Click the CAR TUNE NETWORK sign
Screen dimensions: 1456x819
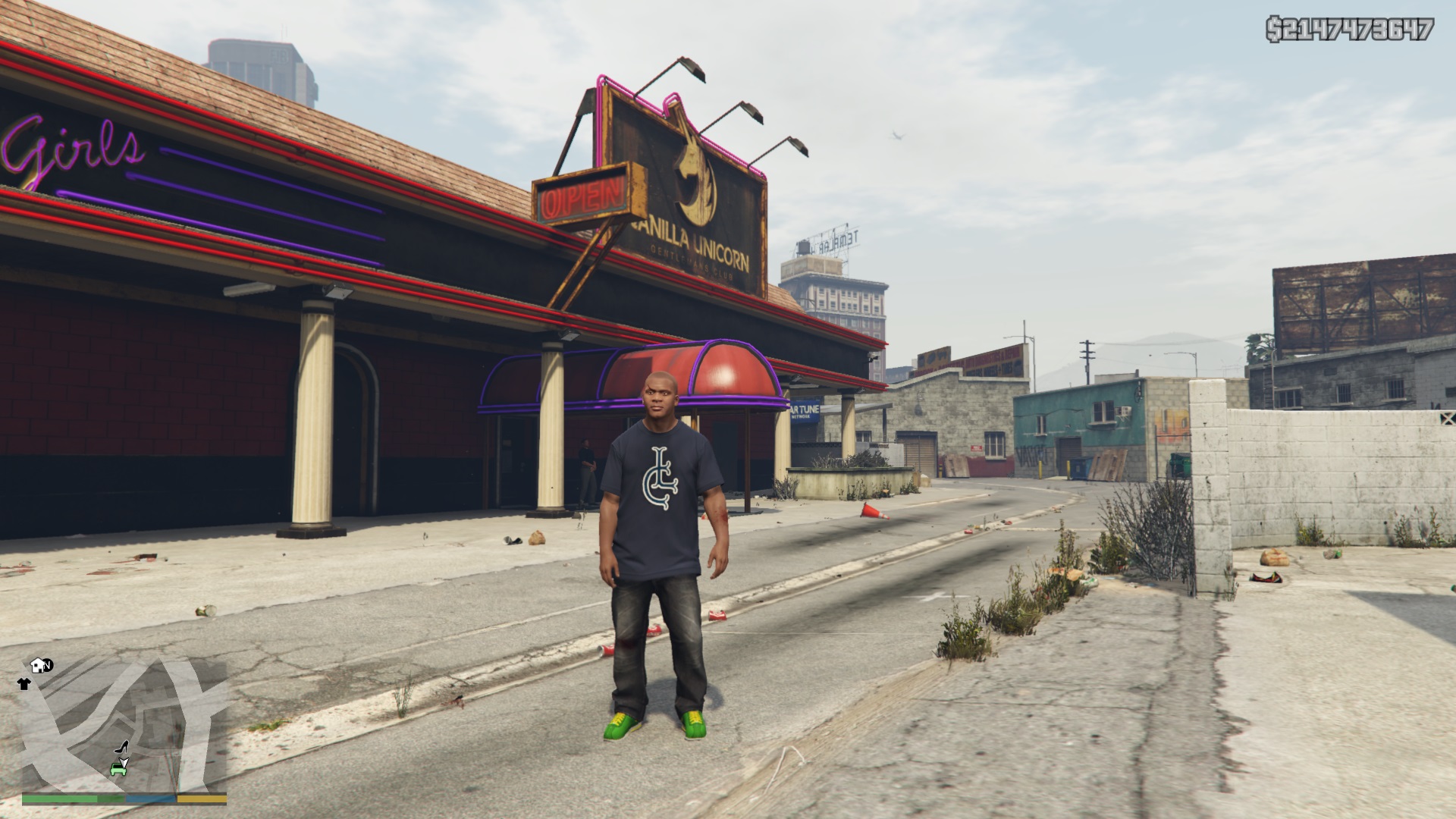pos(802,409)
